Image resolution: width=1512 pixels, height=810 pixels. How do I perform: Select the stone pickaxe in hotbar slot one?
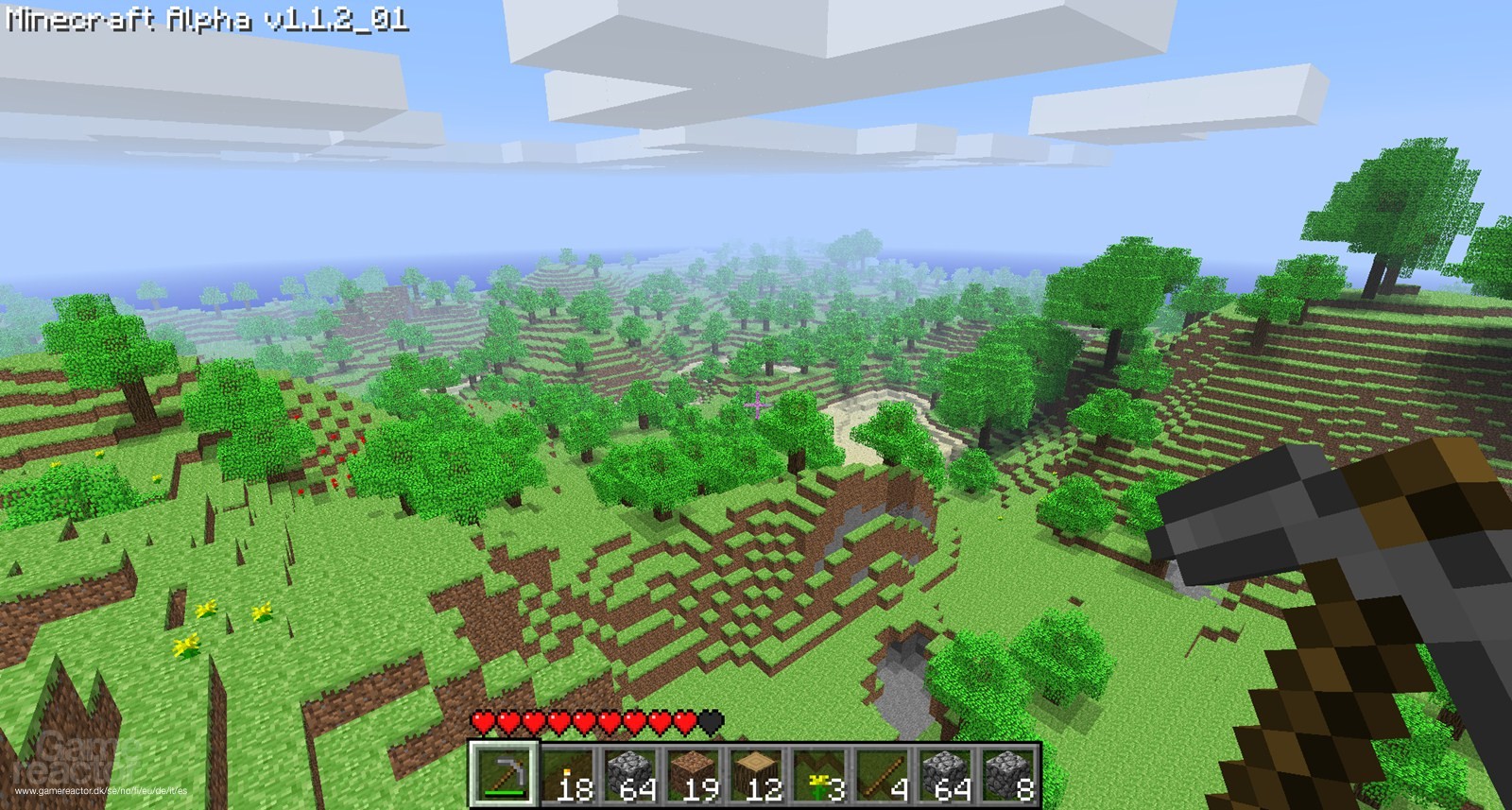(504, 773)
